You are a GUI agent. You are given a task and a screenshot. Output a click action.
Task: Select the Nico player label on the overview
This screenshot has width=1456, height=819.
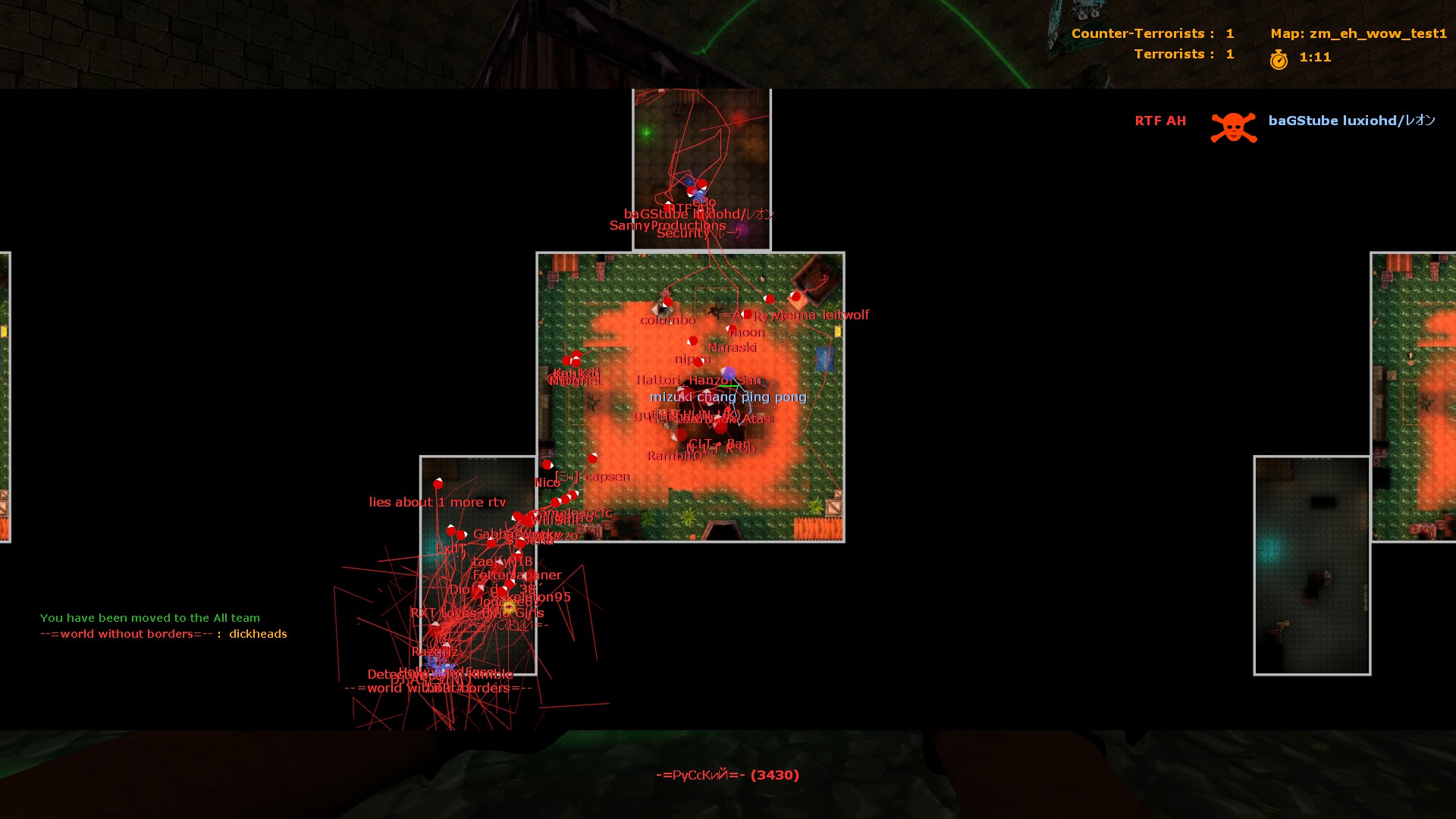[547, 482]
